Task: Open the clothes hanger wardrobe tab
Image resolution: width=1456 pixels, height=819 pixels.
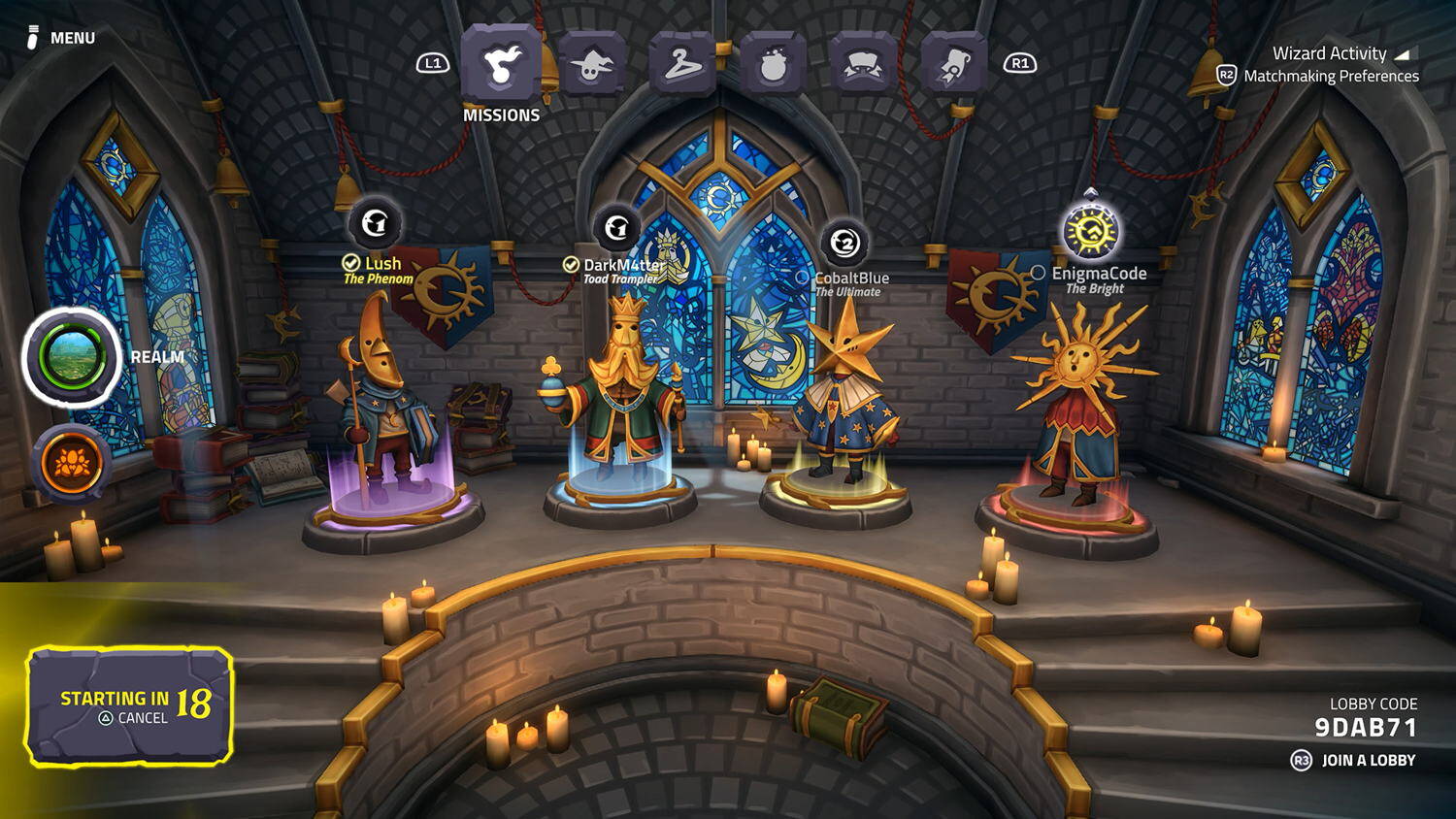Action: 681,65
